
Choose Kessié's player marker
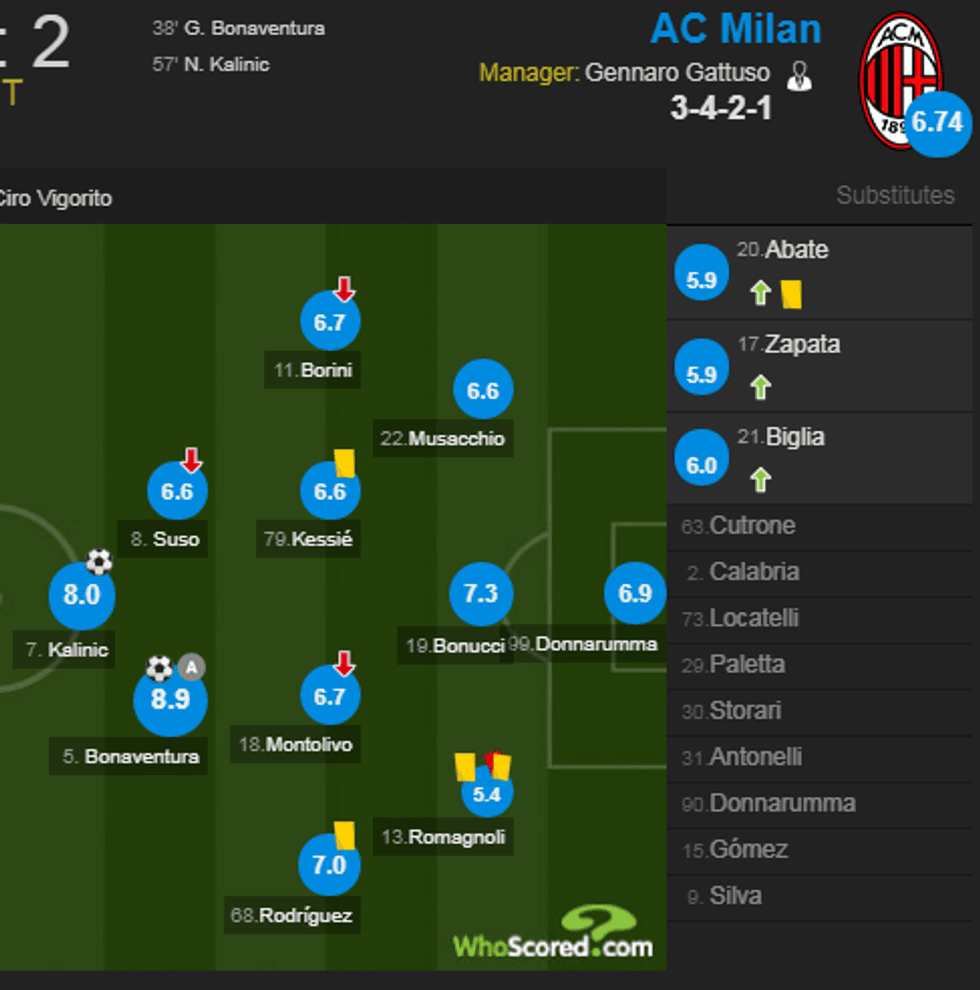pyautogui.click(x=329, y=491)
